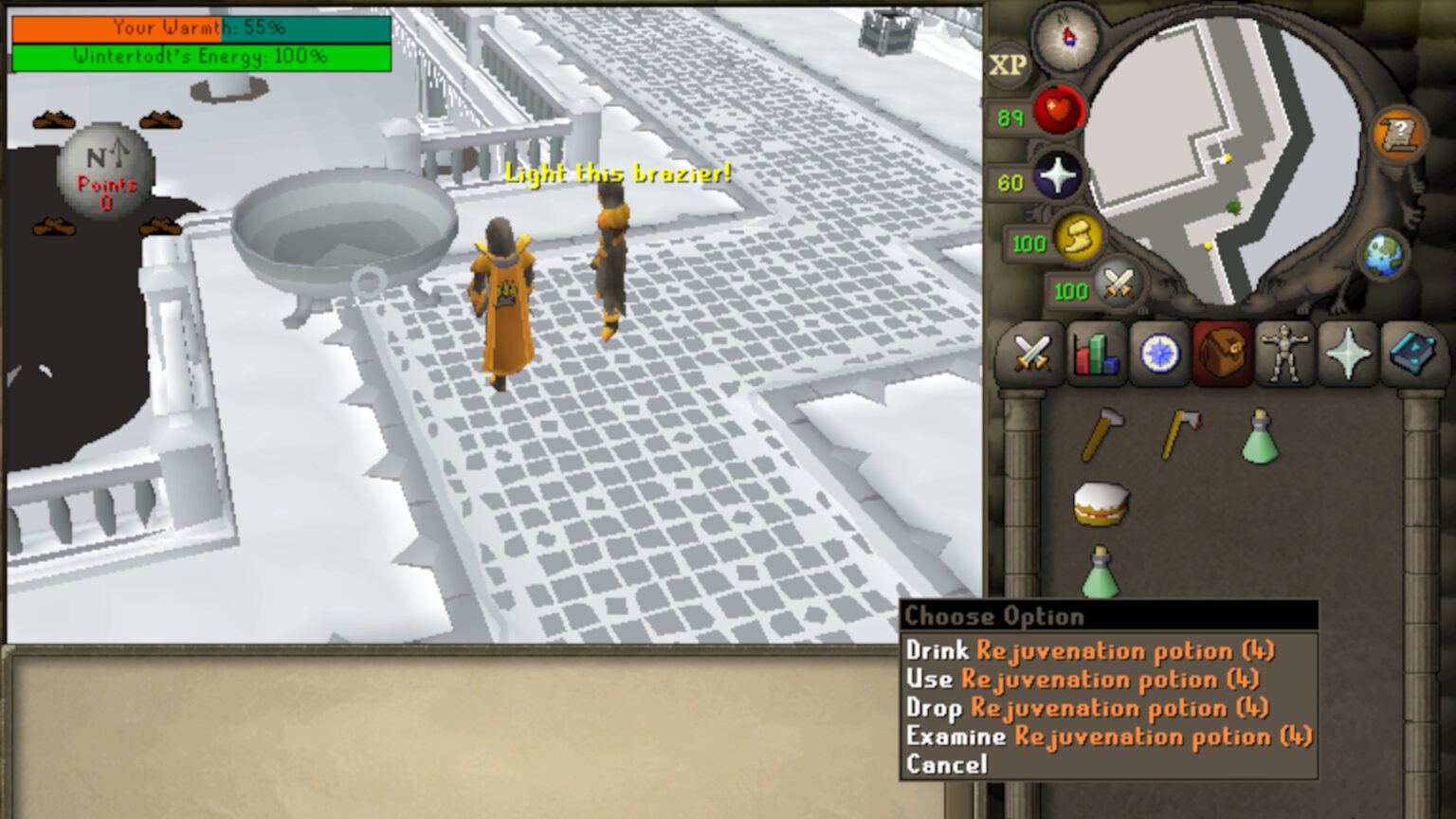
Task: Click Cancel in the Choose Option menu
Action: click(x=946, y=764)
